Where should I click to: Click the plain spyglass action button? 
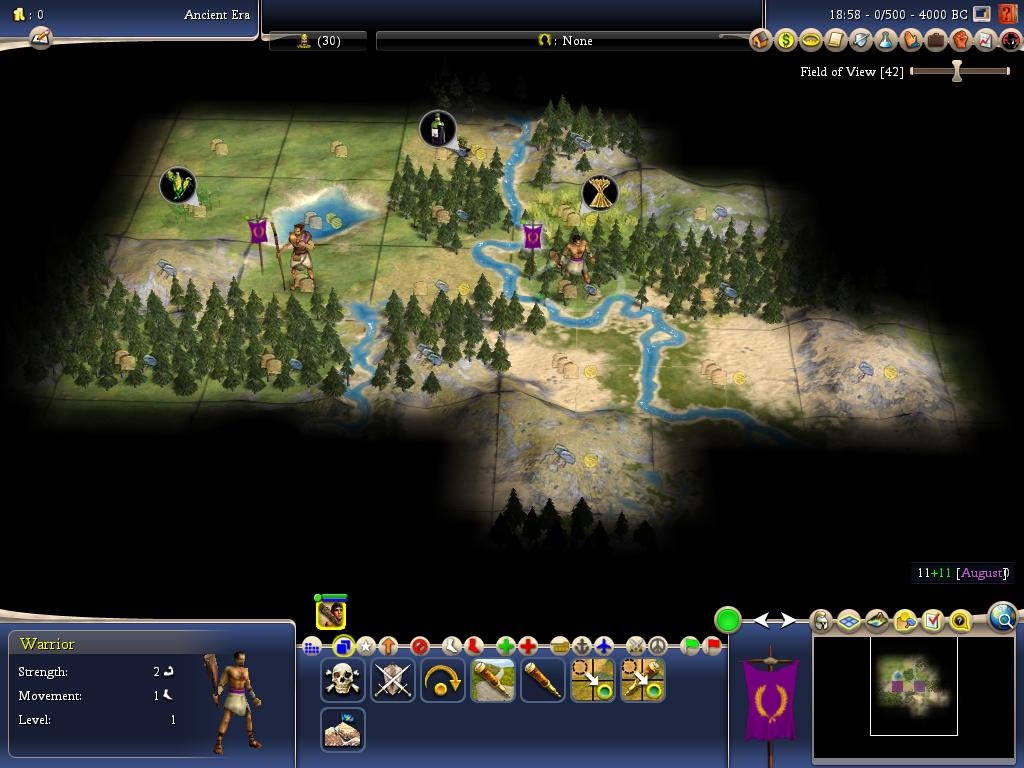click(542, 681)
